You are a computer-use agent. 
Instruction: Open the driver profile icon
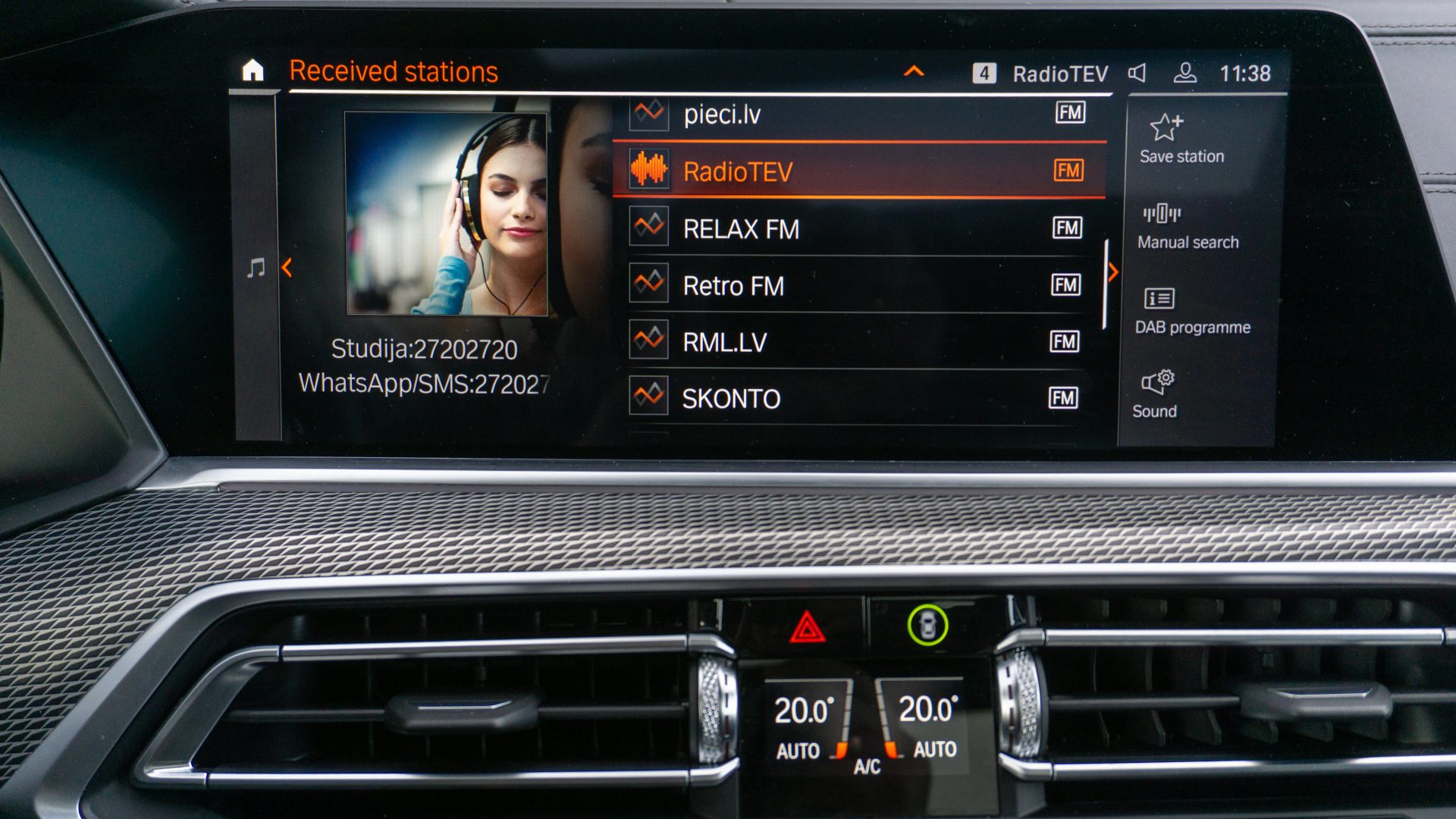(1184, 73)
